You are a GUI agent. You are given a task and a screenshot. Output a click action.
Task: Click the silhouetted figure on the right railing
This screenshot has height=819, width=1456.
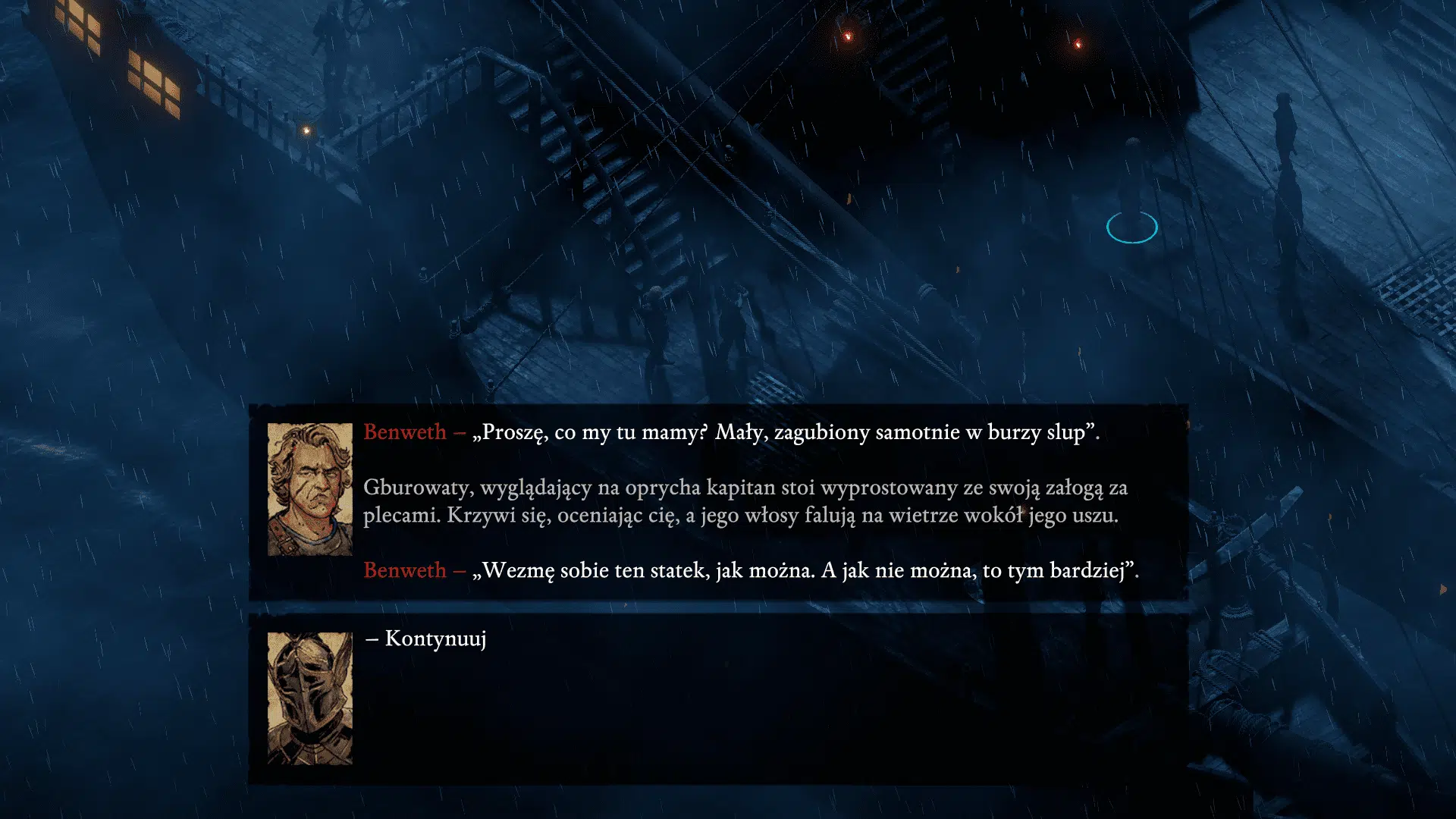click(1283, 129)
